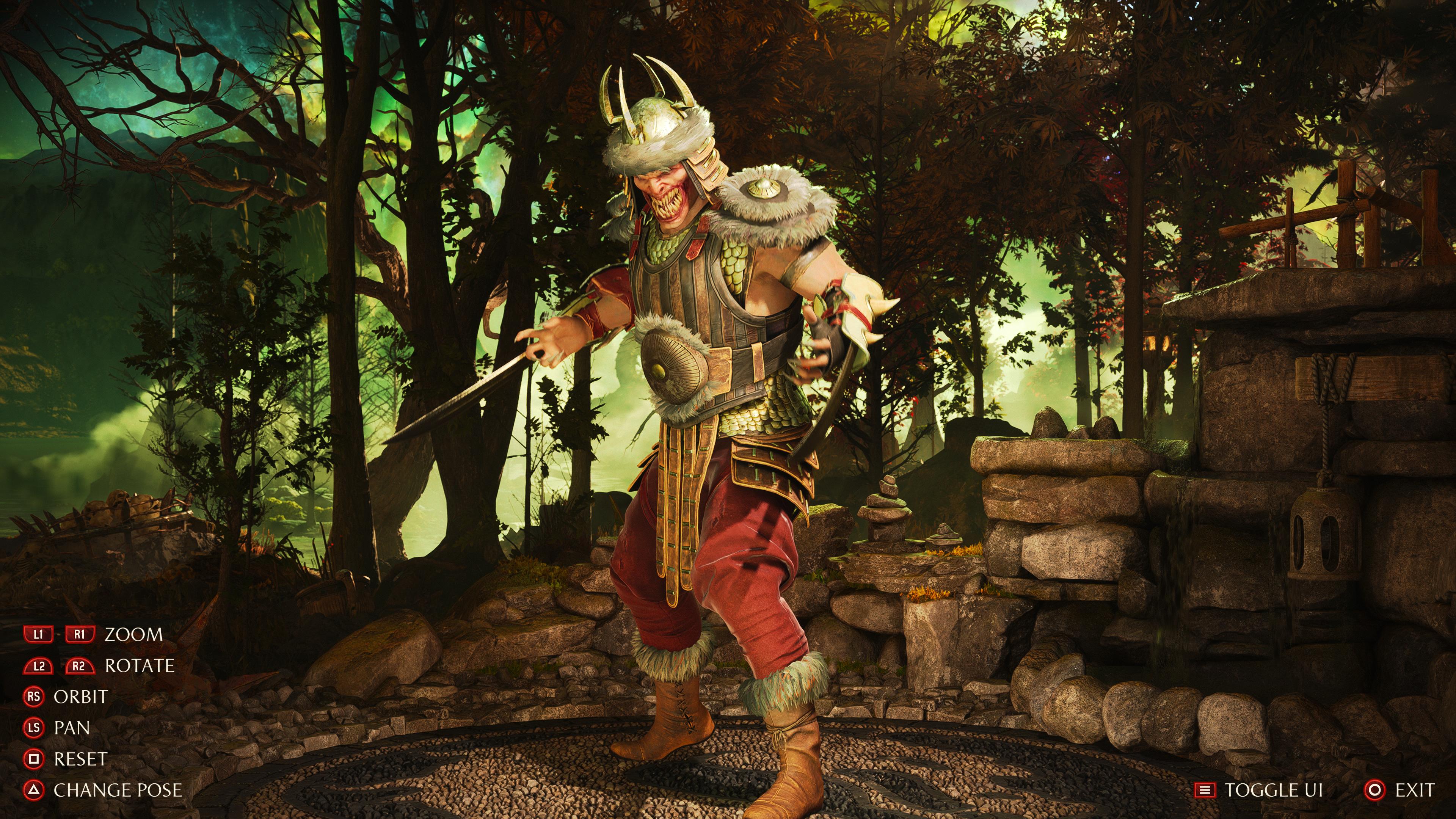Toggle the UI visibility using TOGGLE UI
This screenshot has width=1456, height=819.
click(1274, 789)
